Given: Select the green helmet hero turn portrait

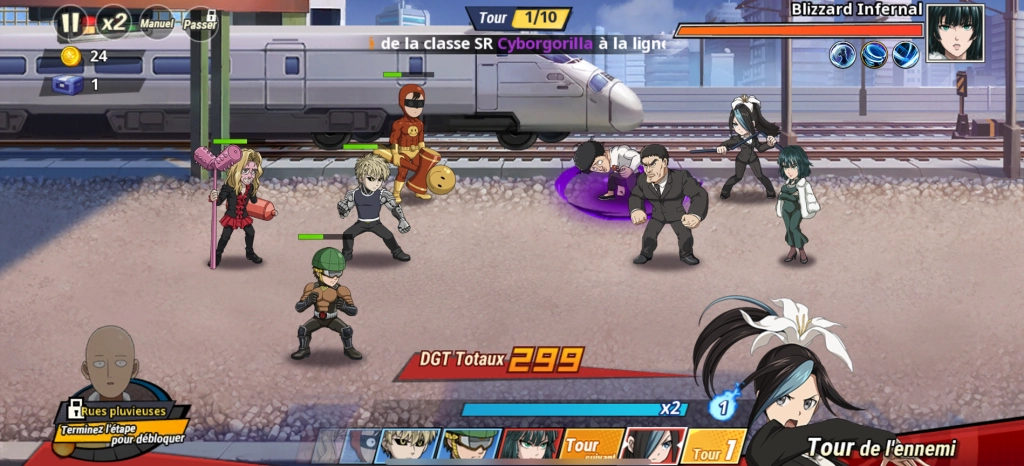Looking at the screenshot, I should coord(468,445).
